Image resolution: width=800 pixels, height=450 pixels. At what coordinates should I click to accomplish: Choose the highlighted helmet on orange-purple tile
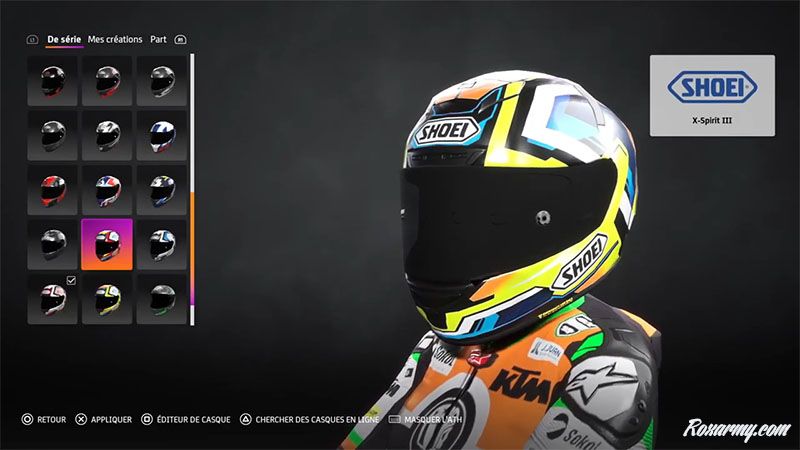(x=107, y=244)
